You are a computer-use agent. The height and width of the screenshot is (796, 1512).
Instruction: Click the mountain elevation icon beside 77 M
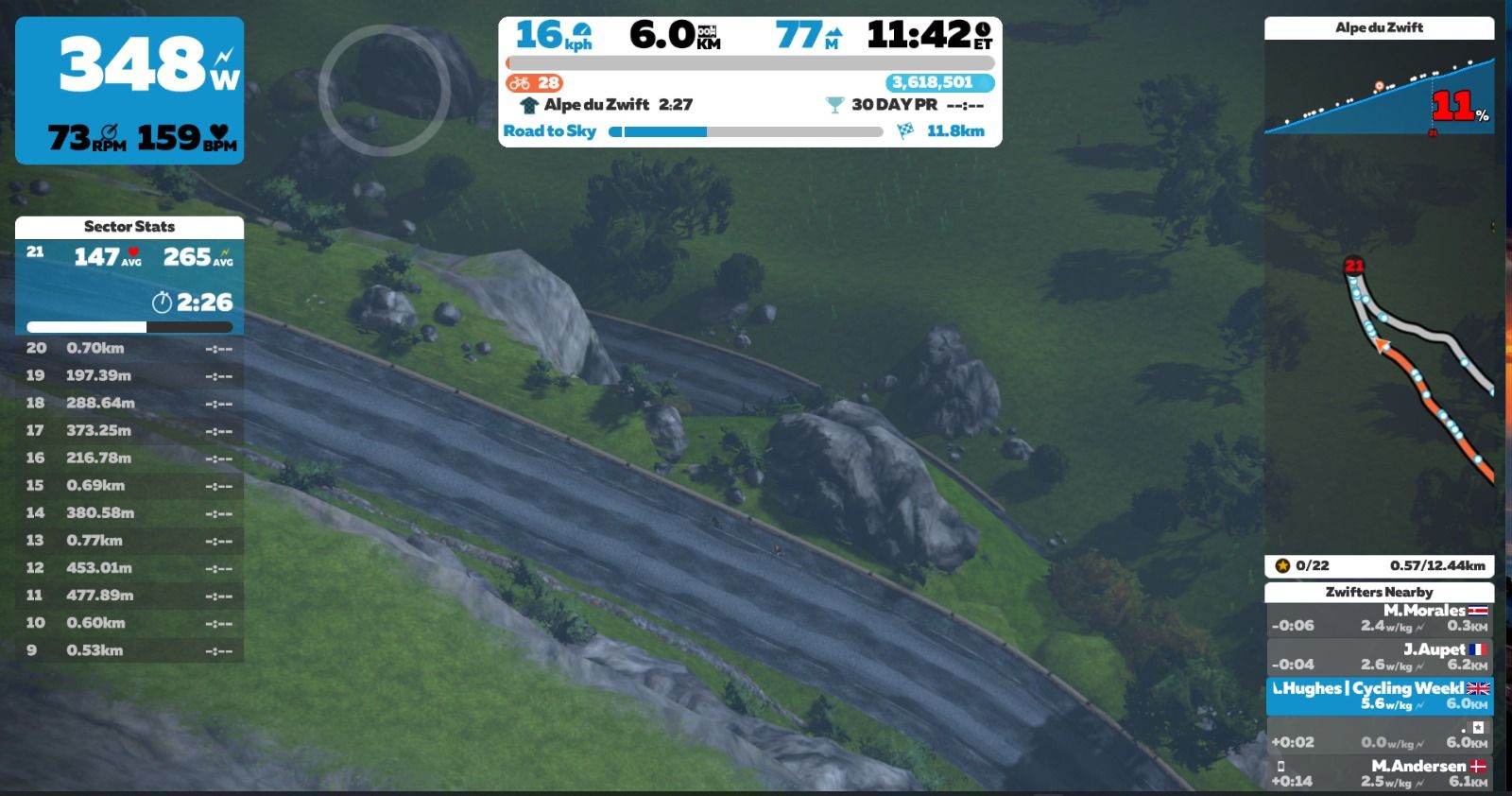[x=833, y=31]
